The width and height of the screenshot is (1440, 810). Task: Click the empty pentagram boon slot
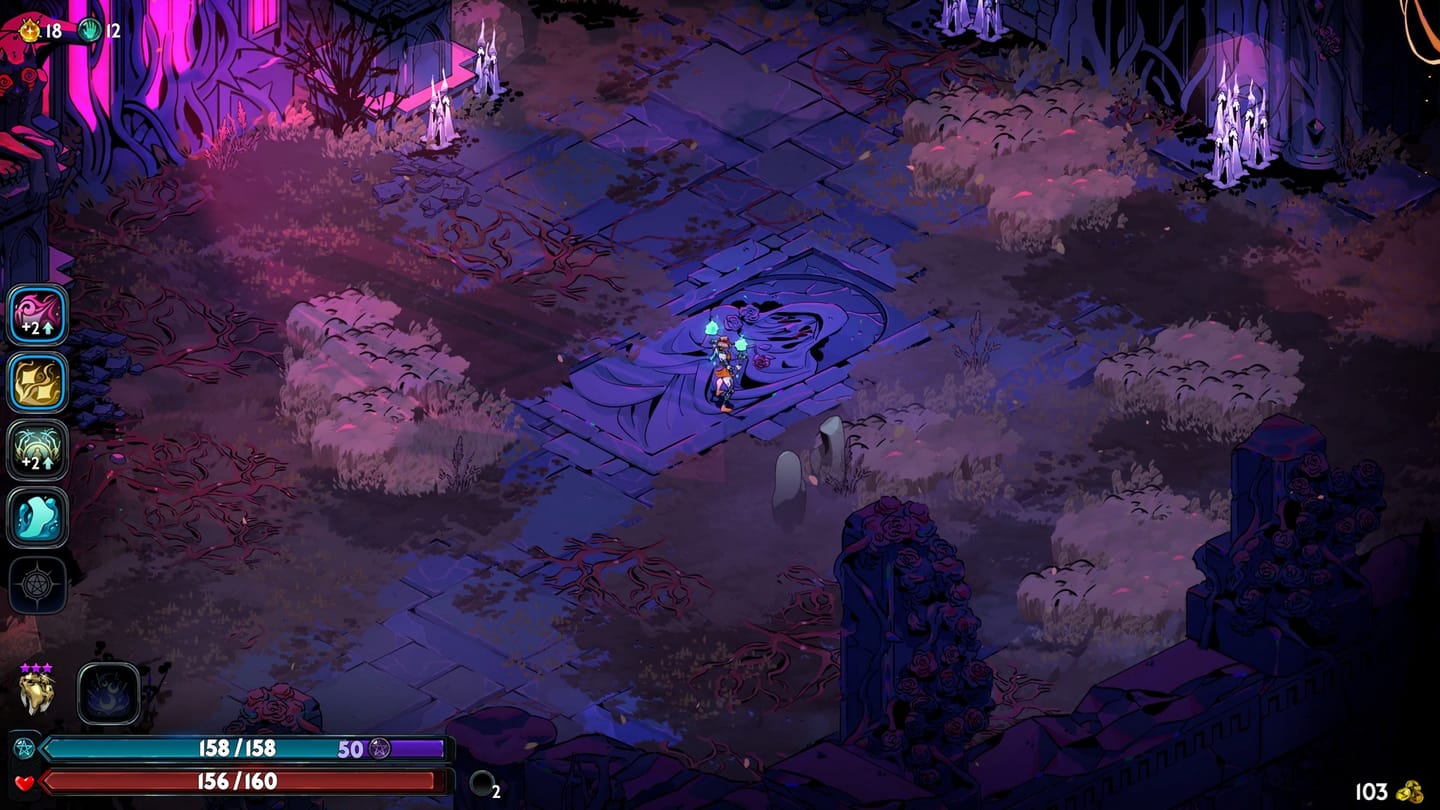click(x=38, y=585)
